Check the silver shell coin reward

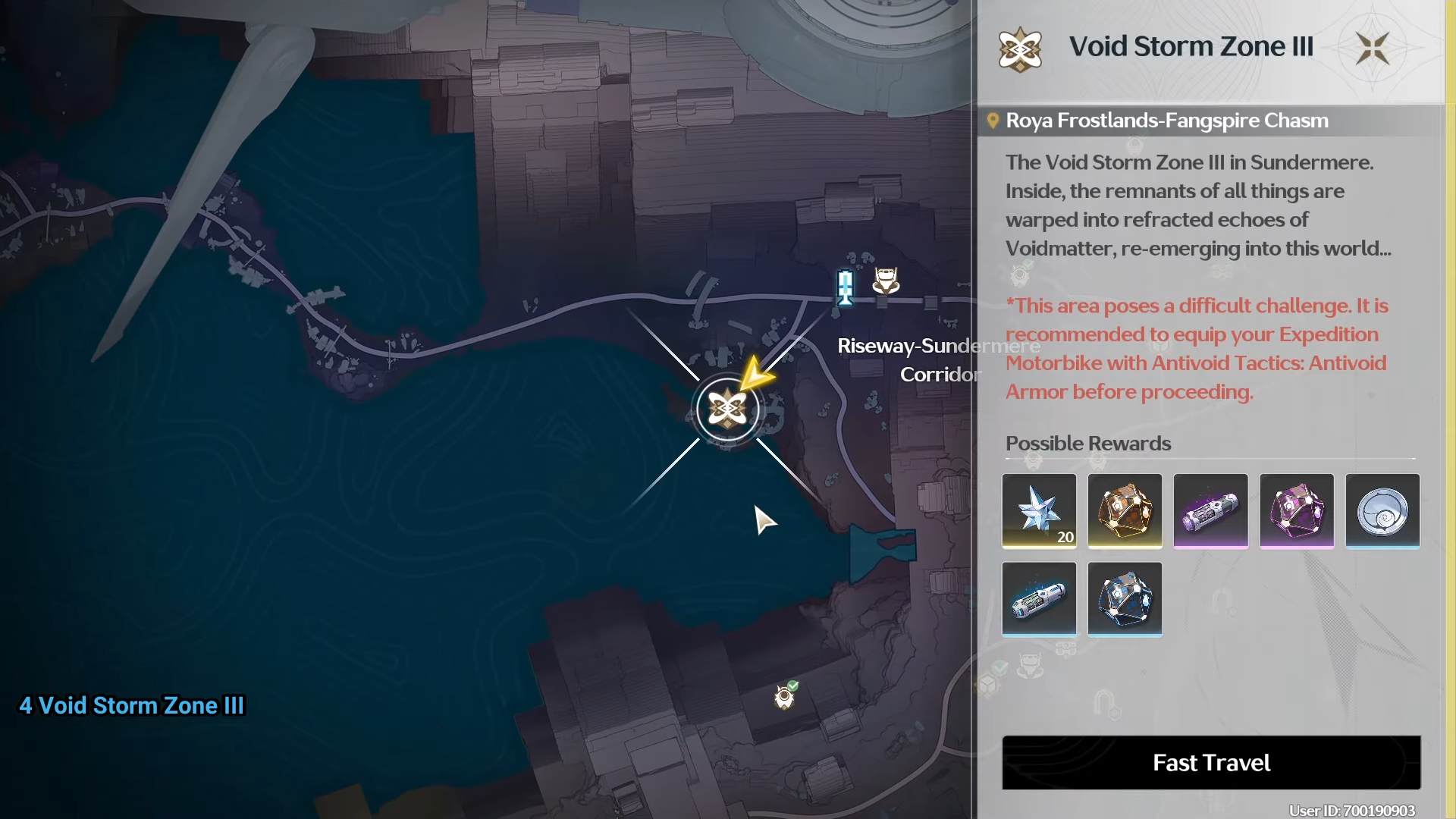(1382, 510)
